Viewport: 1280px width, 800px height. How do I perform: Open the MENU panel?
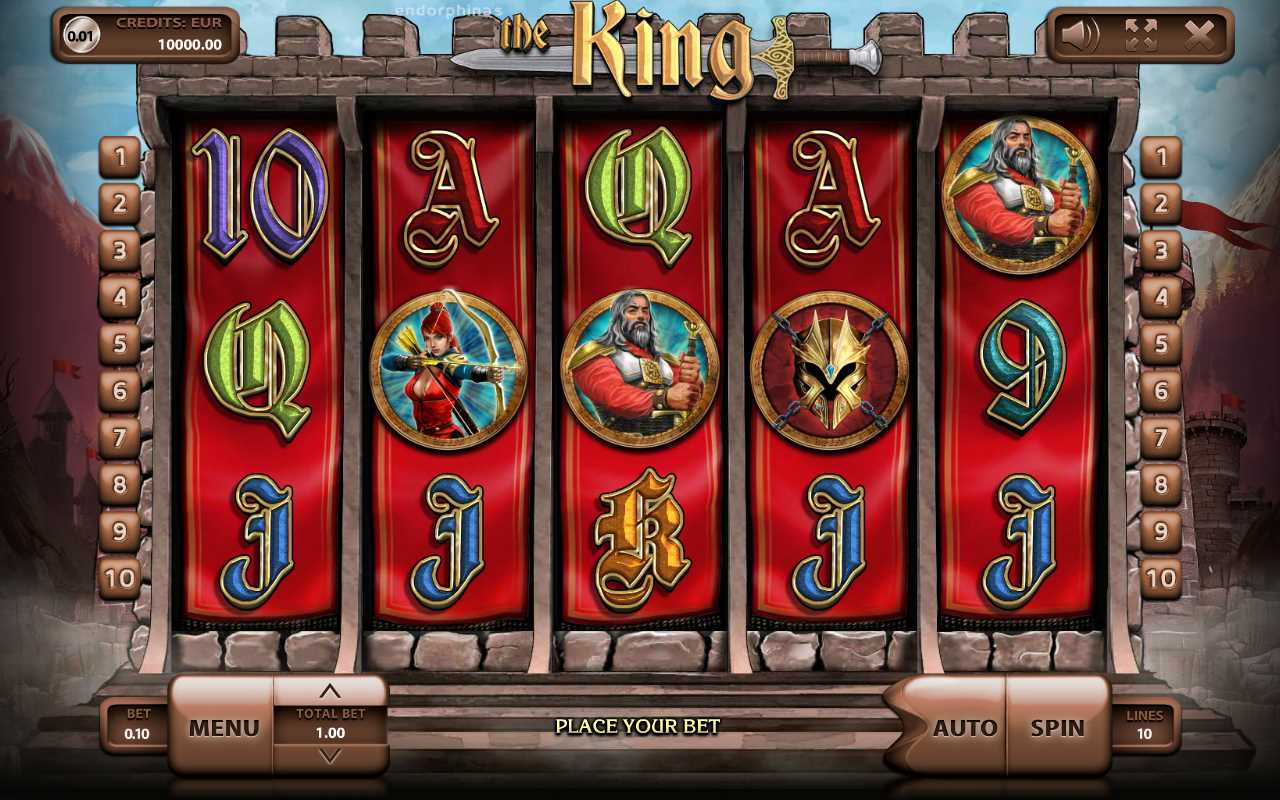tap(223, 727)
